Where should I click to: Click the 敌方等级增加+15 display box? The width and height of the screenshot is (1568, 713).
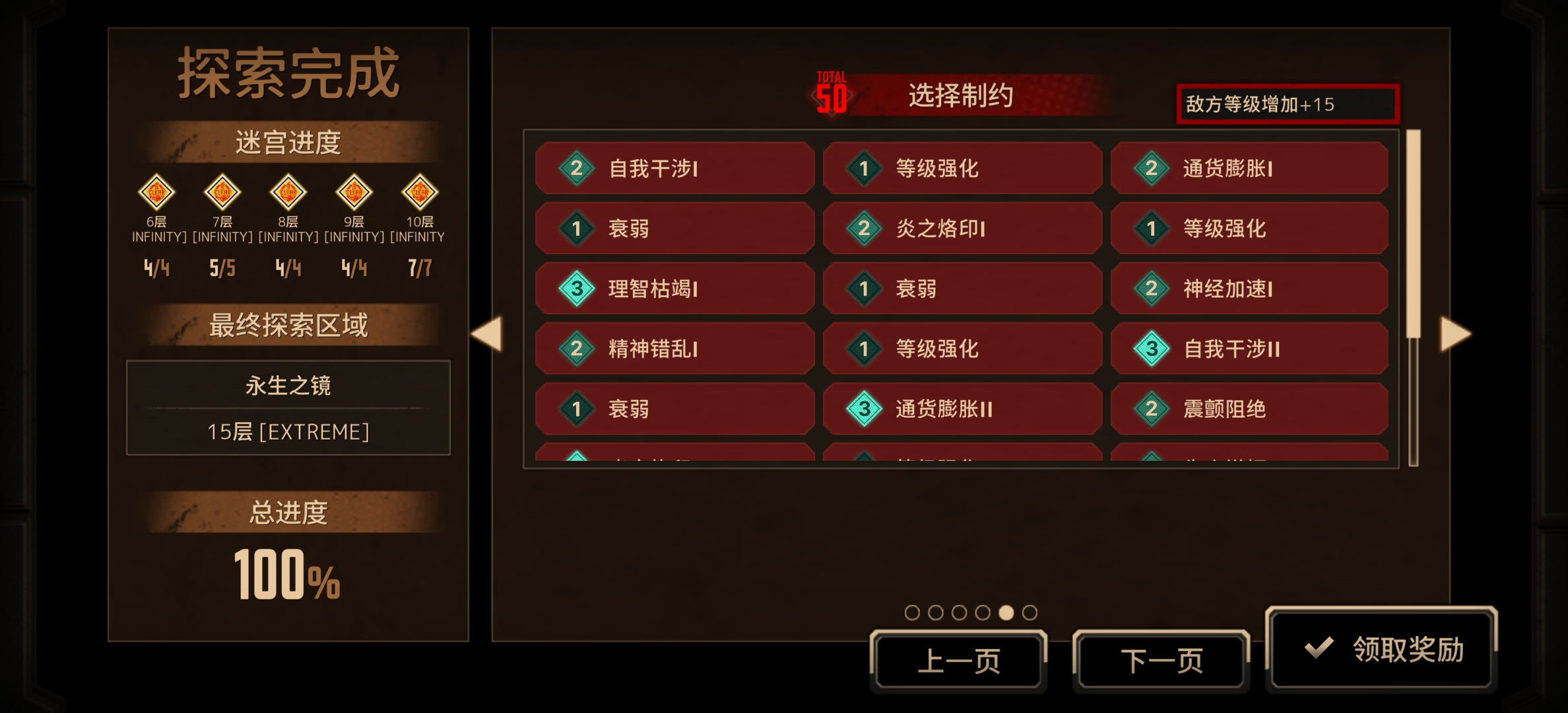coord(1286,104)
